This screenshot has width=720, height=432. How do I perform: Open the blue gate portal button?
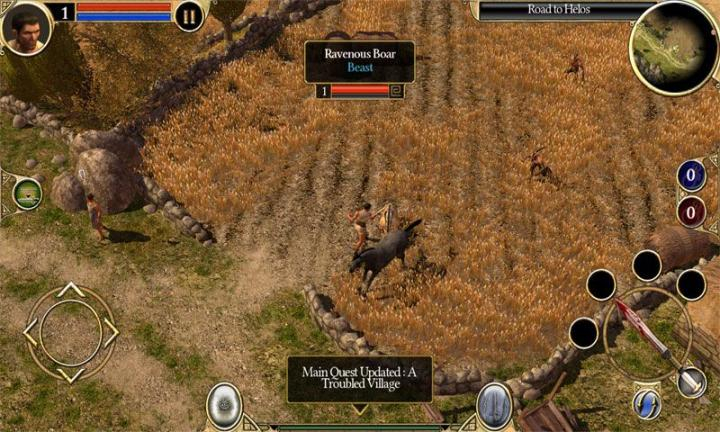tap(494, 405)
